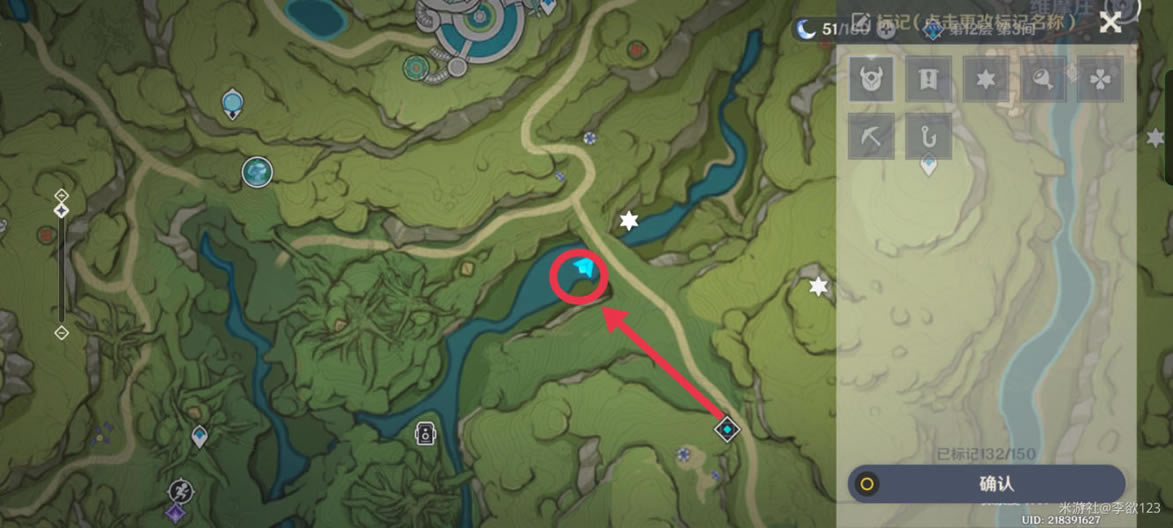Choose the four-leaf clover marker icon

[1100, 79]
